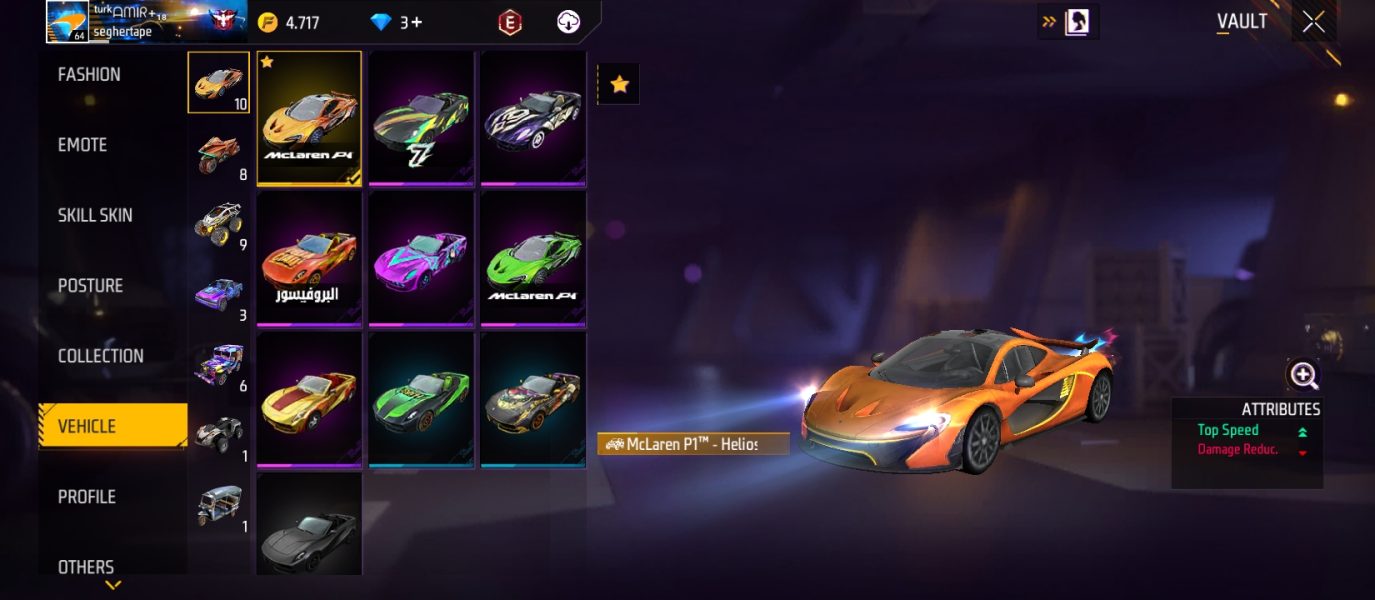
Task: Pick the plain grey sports car skin
Action: click(309, 525)
